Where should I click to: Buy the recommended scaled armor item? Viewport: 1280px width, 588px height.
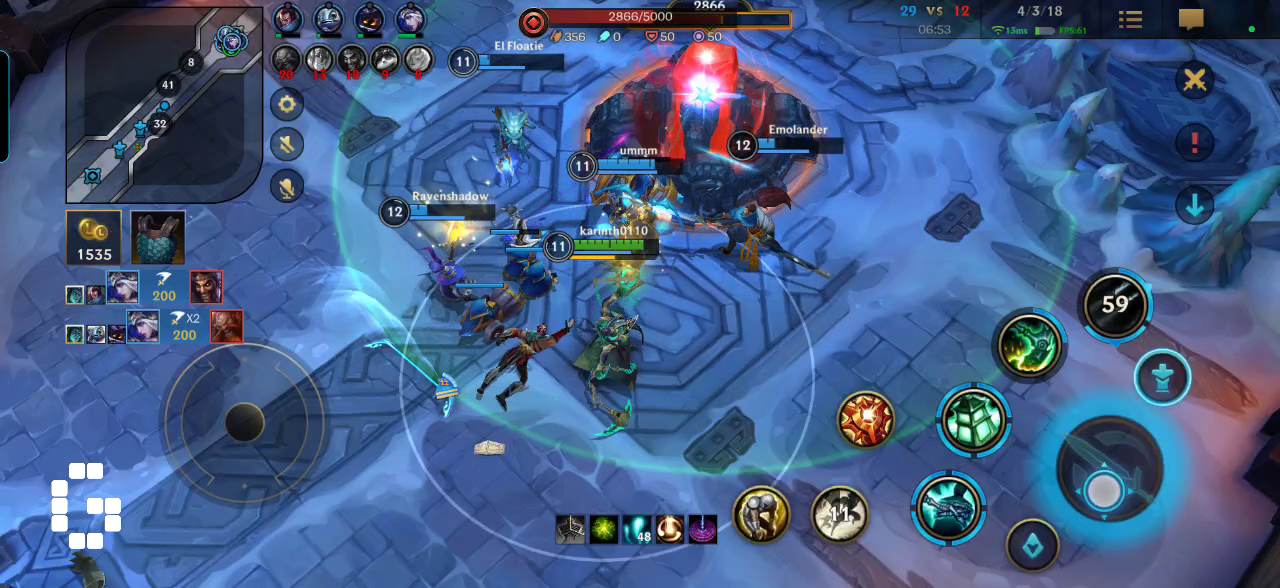157,237
